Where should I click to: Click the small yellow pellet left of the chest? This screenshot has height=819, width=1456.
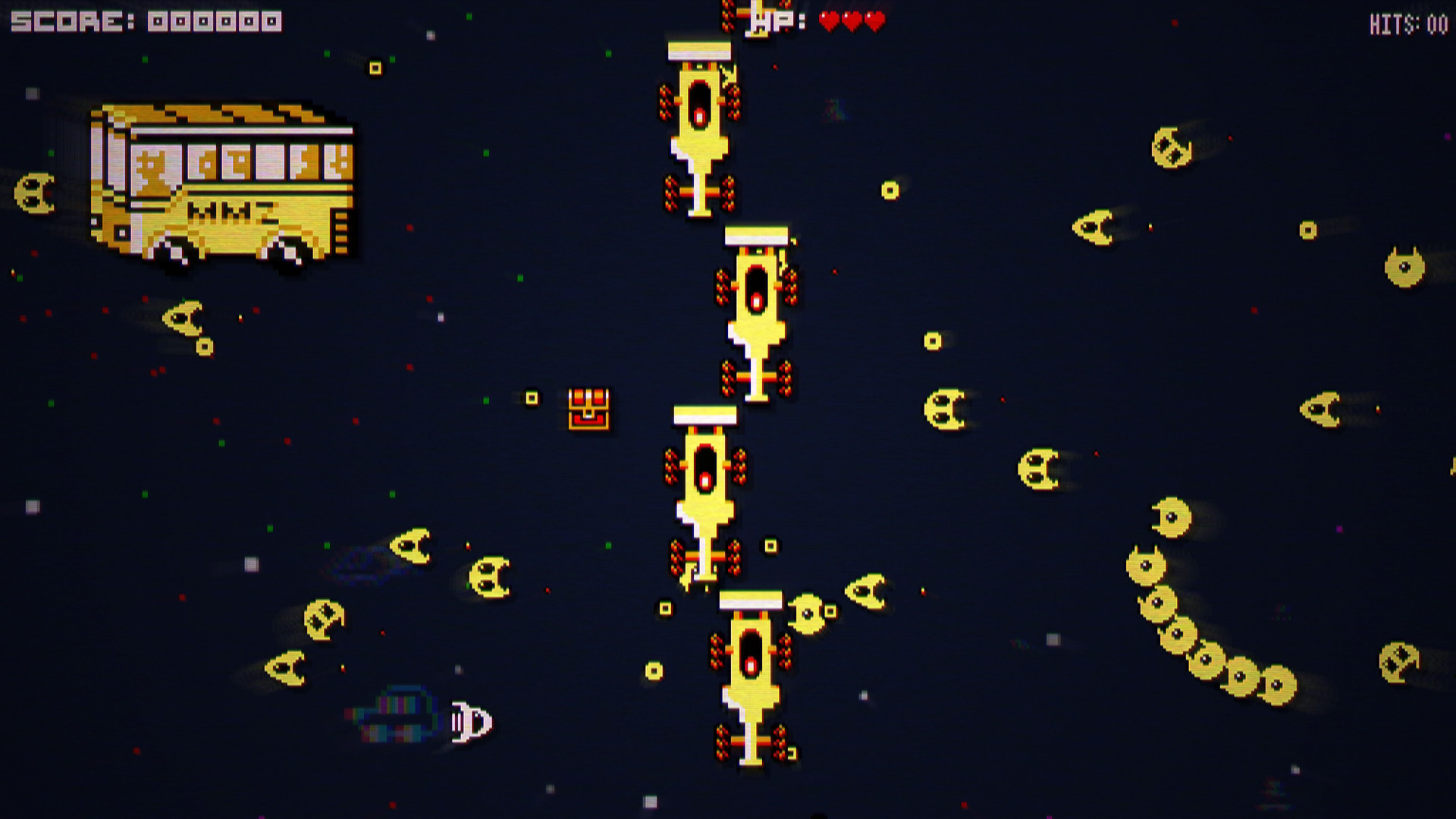531,397
